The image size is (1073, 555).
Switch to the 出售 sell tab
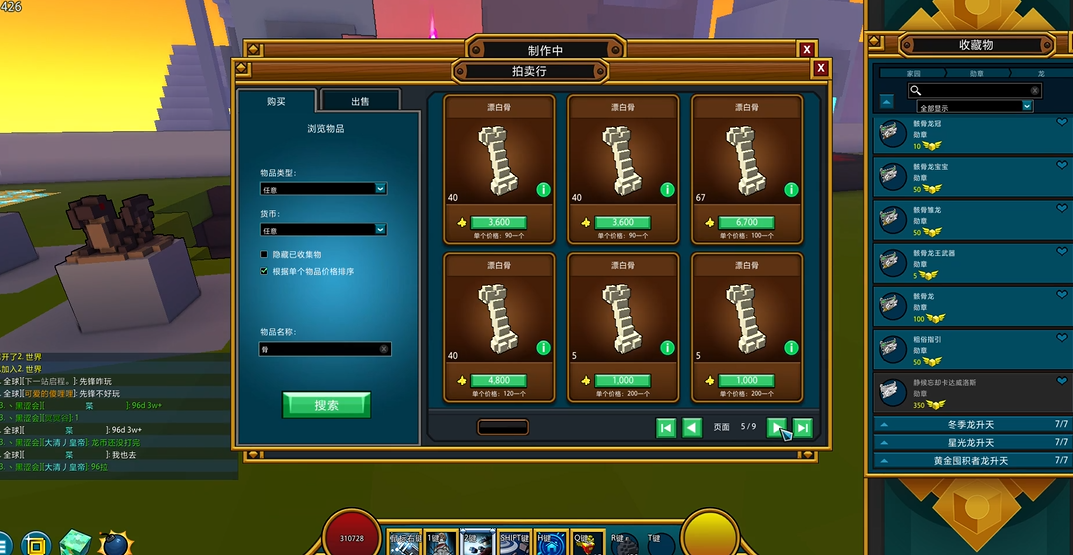coord(360,101)
